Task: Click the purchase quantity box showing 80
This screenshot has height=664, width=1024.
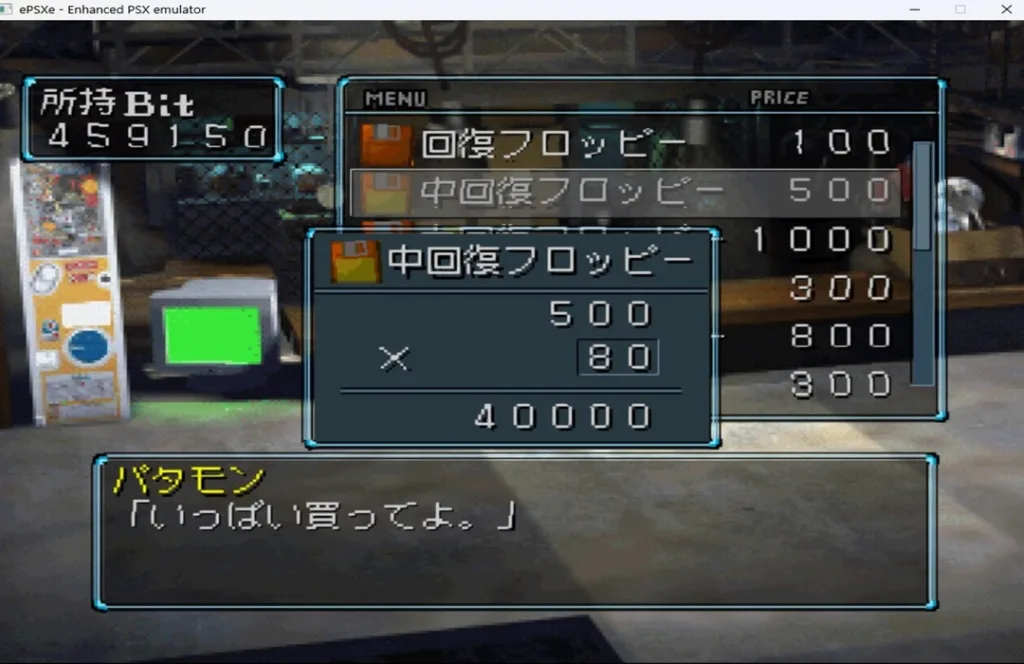Action: pos(618,358)
